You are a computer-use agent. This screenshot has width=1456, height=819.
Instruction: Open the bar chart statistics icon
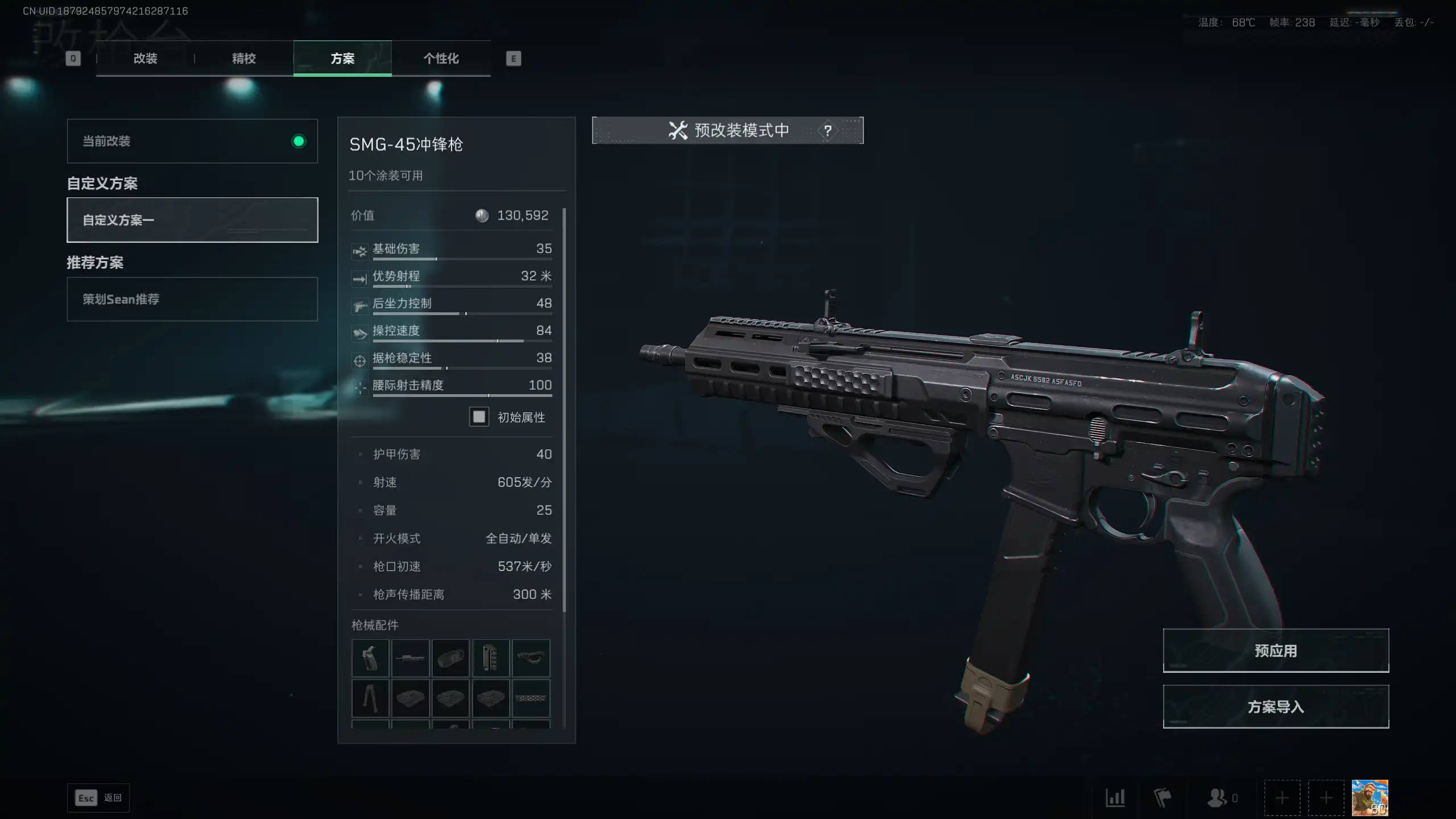coord(1115,798)
